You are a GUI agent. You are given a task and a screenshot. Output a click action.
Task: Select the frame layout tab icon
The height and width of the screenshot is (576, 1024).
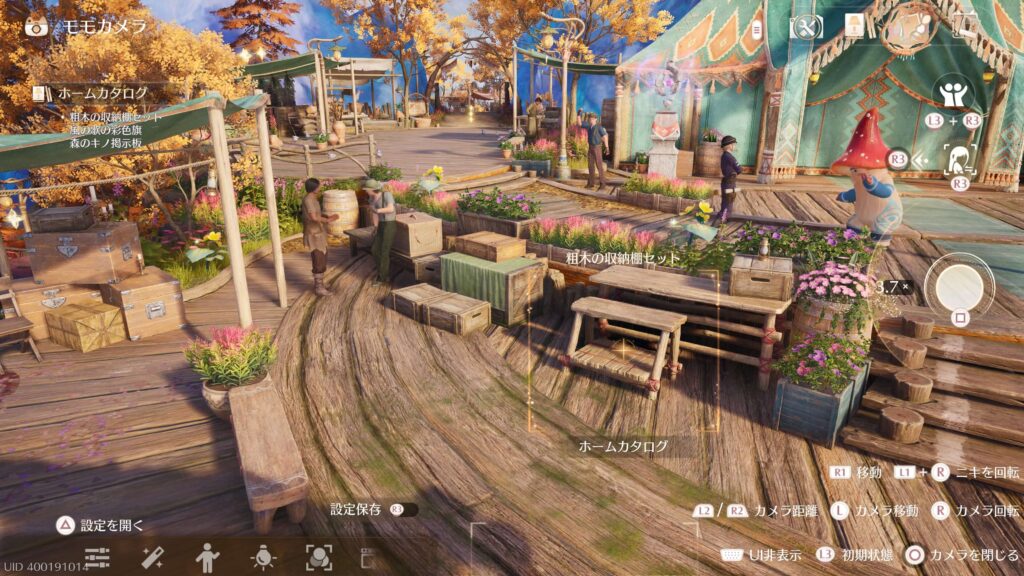tap(367, 557)
